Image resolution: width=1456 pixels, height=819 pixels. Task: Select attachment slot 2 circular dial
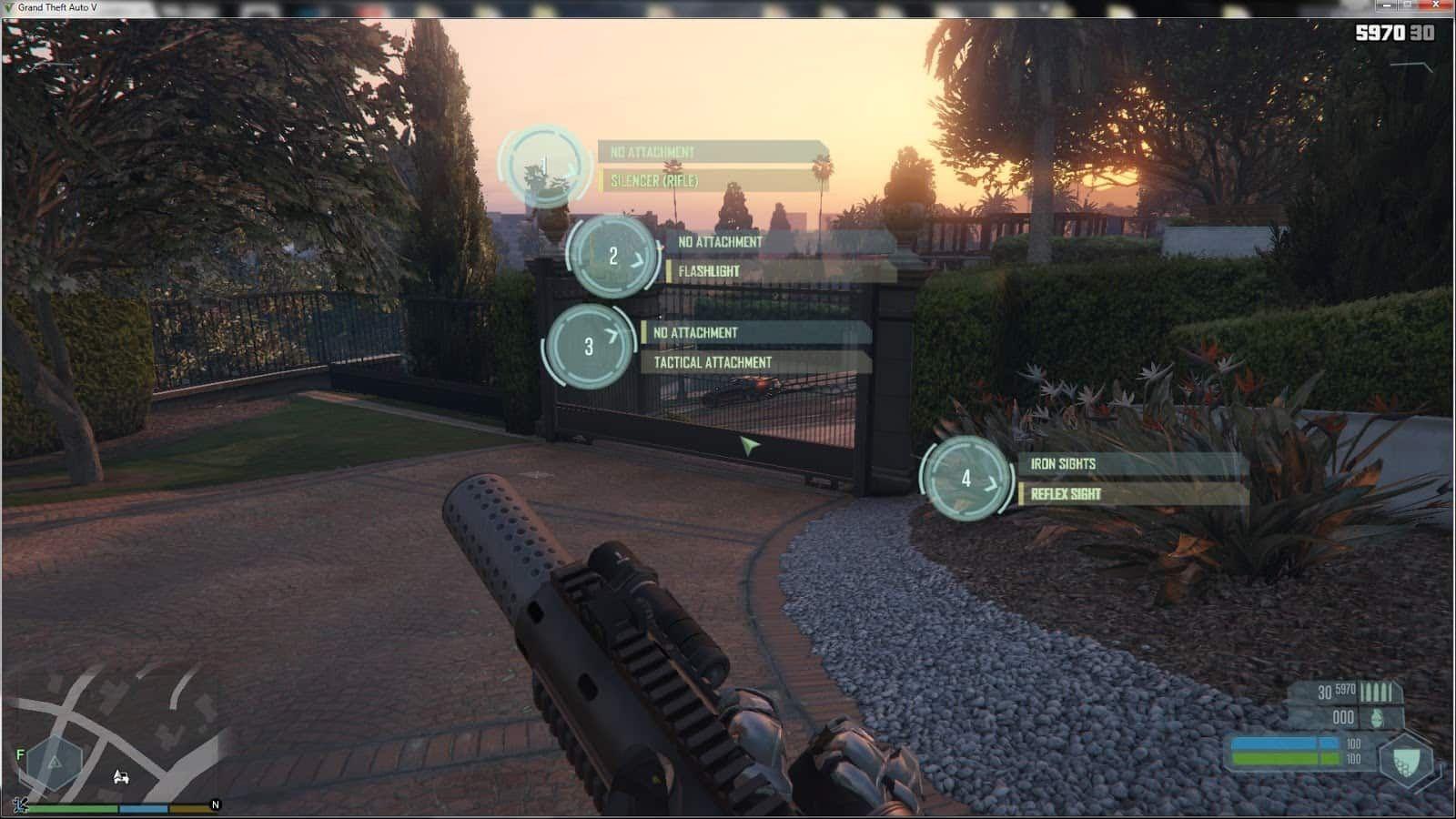tap(612, 257)
